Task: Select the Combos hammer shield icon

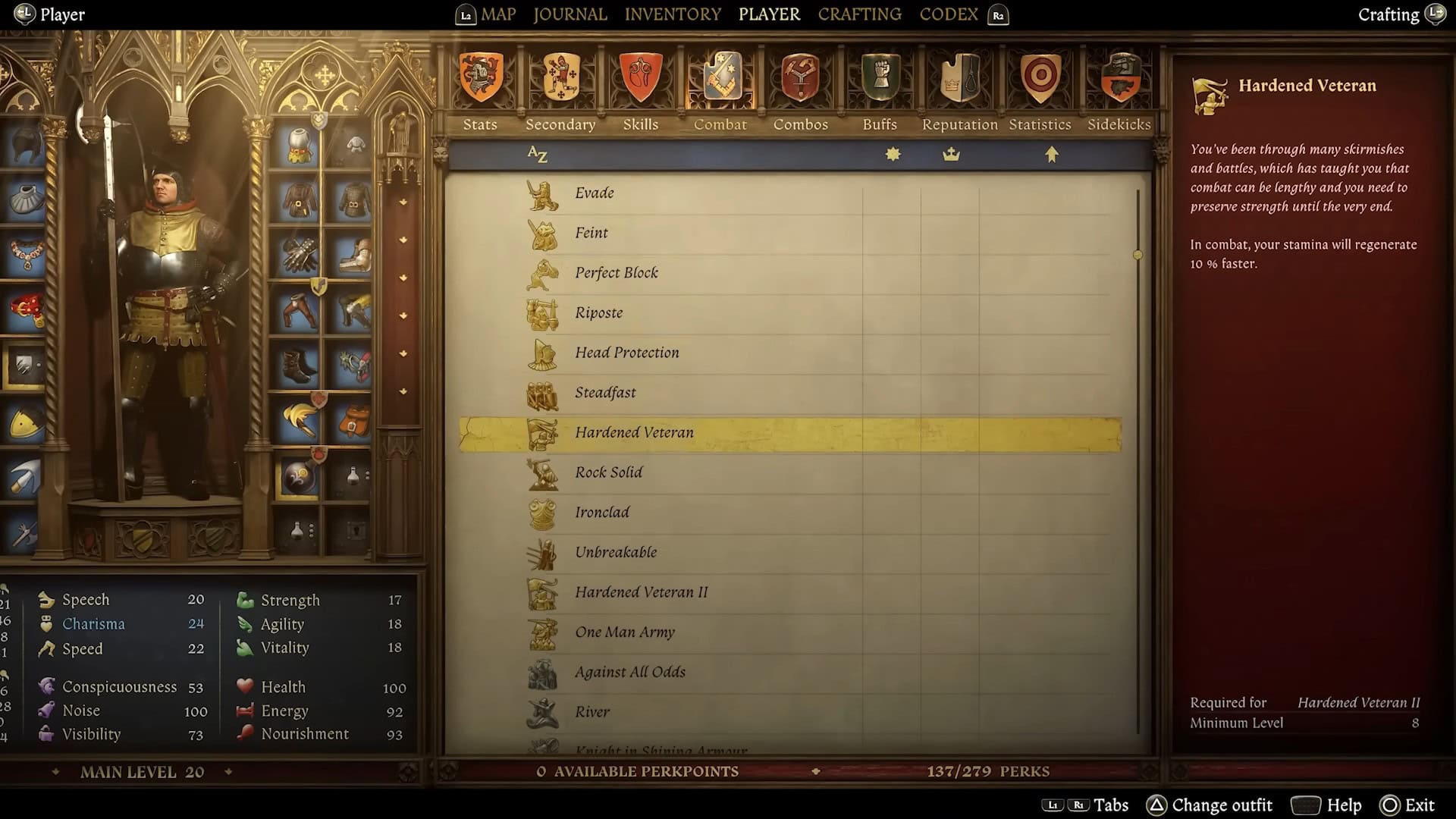Action: 801,76
